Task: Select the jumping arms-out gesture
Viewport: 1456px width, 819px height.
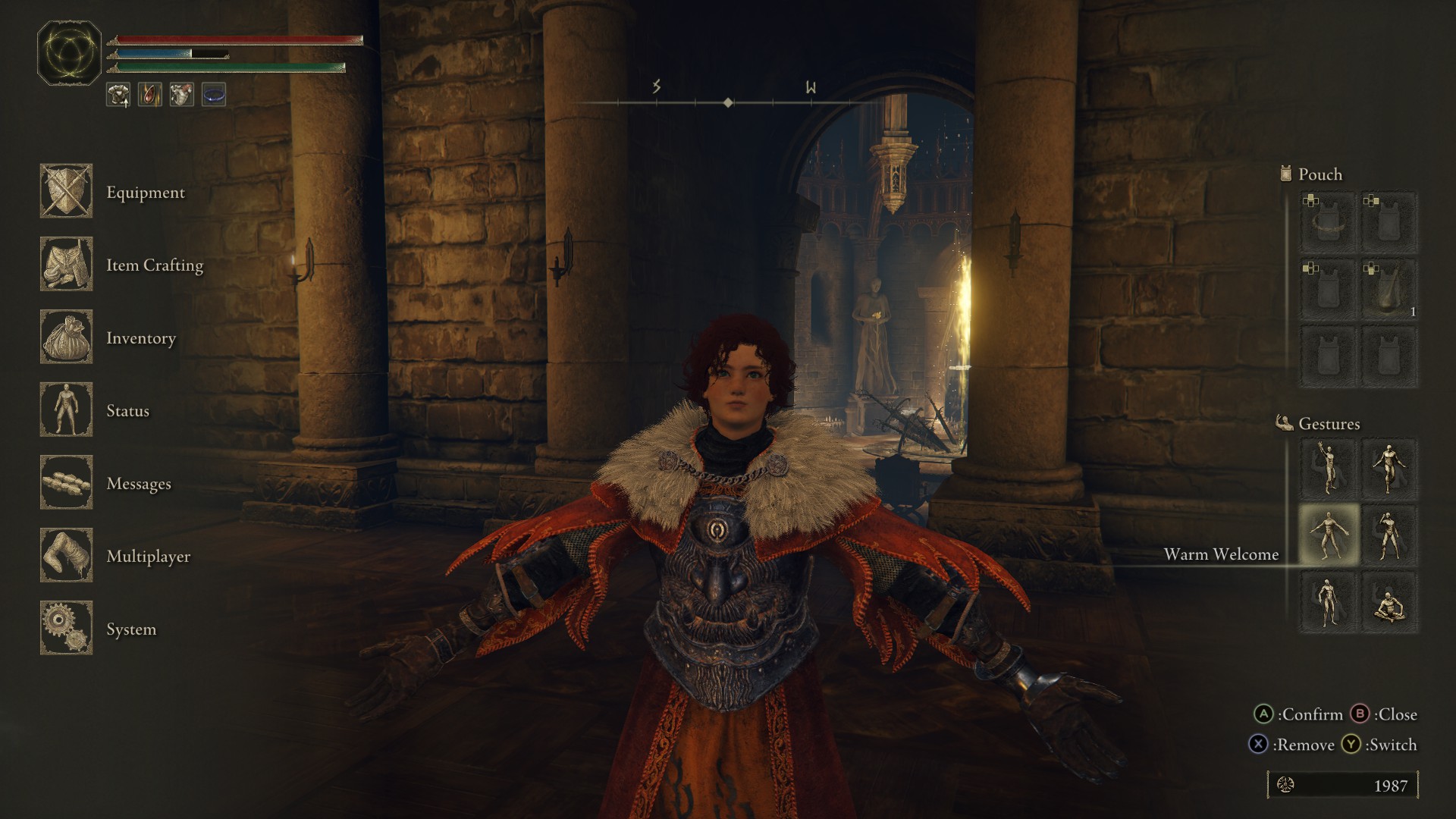Action: (x=1389, y=469)
